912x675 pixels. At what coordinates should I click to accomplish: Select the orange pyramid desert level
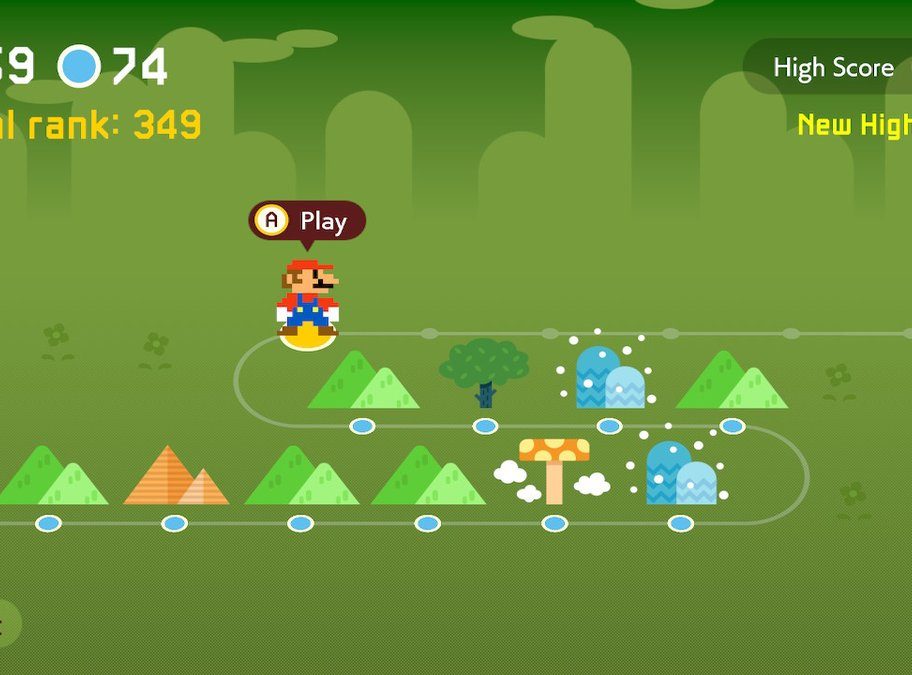click(x=175, y=476)
